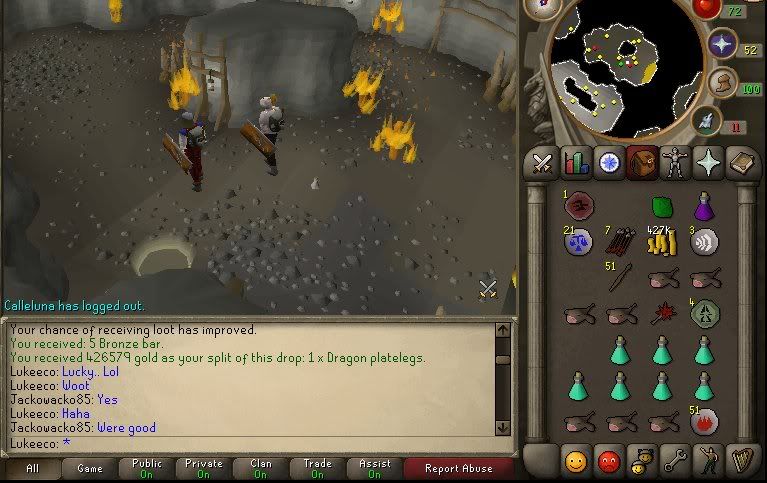Switch to the Magic spellbook tab
Image resolution: width=767 pixels, height=483 pixels.
(x=740, y=162)
